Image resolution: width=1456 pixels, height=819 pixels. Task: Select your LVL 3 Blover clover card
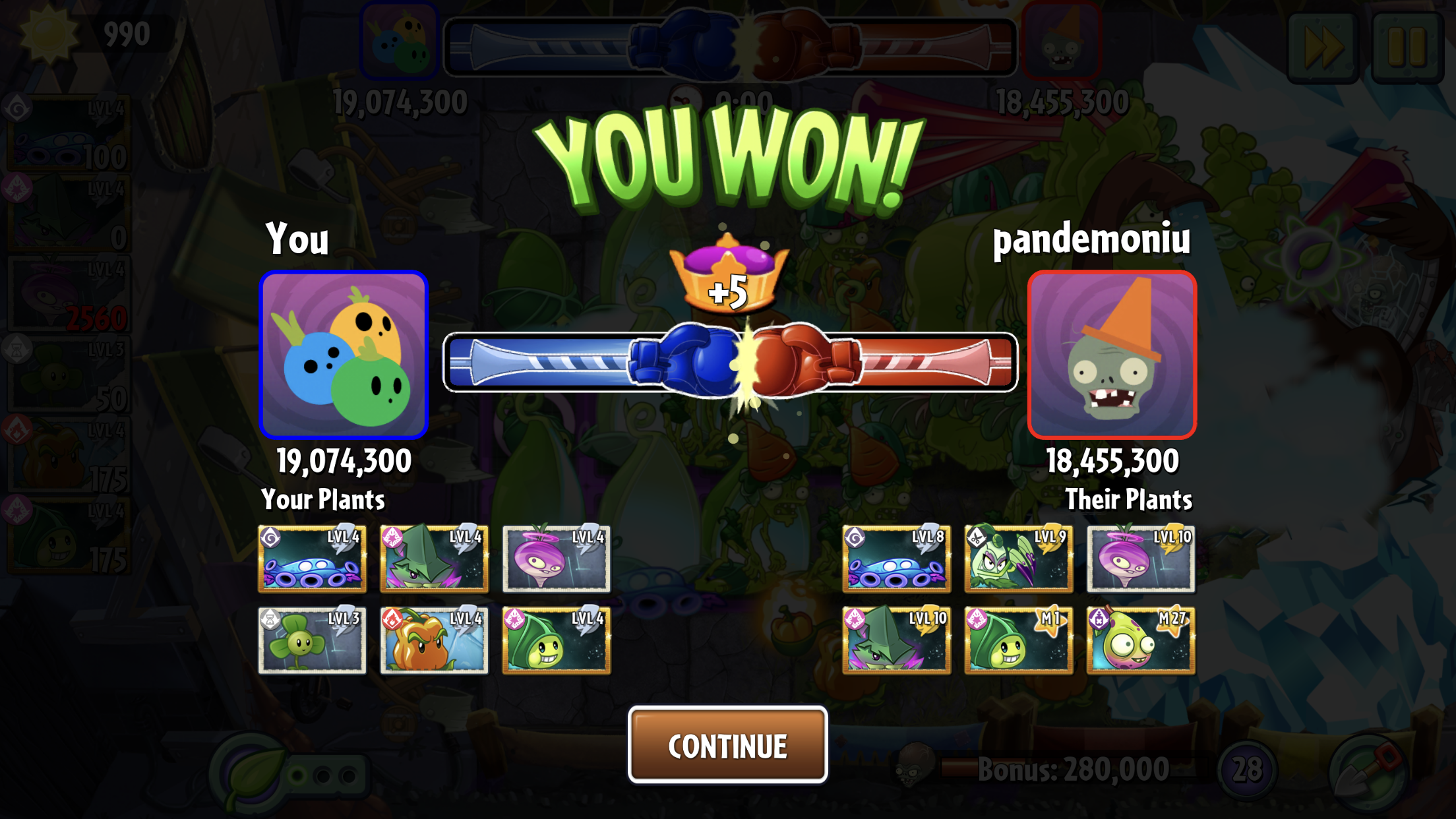point(312,640)
